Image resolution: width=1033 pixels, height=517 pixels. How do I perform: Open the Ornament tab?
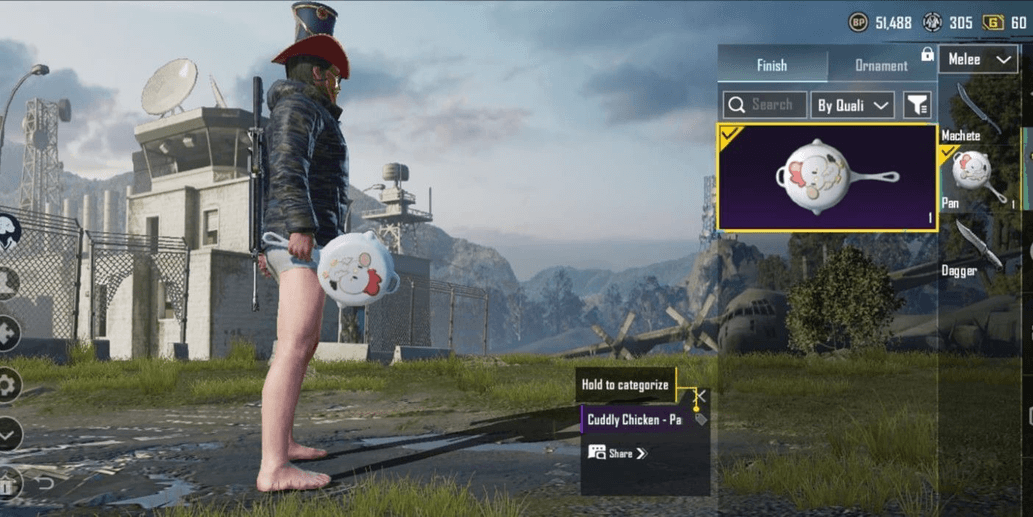point(881,66)
